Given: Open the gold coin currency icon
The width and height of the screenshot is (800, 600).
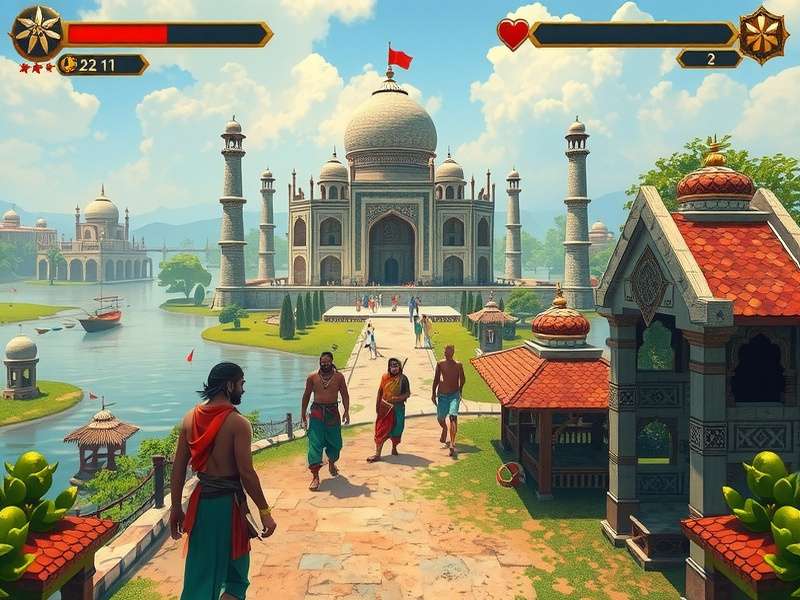Looking at the screenshot, I should 70,65.
